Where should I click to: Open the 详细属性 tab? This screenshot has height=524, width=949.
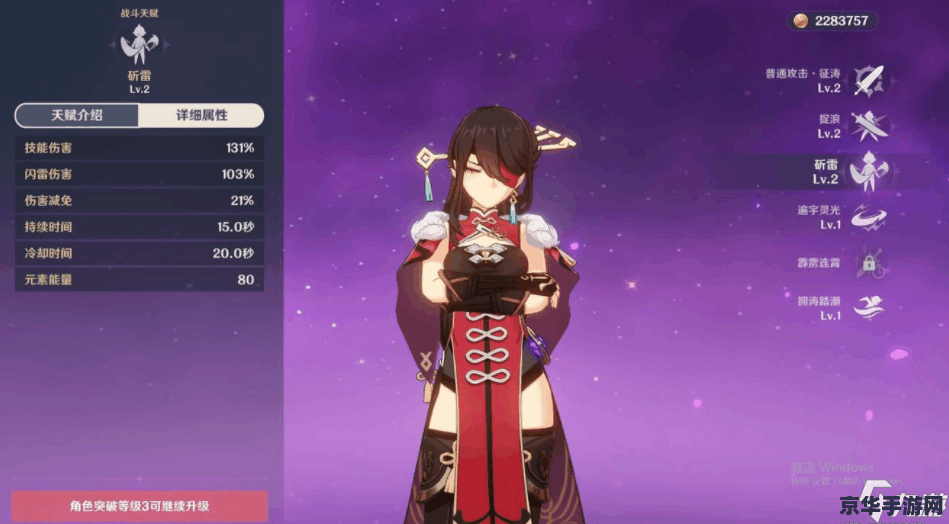(201, 115)
